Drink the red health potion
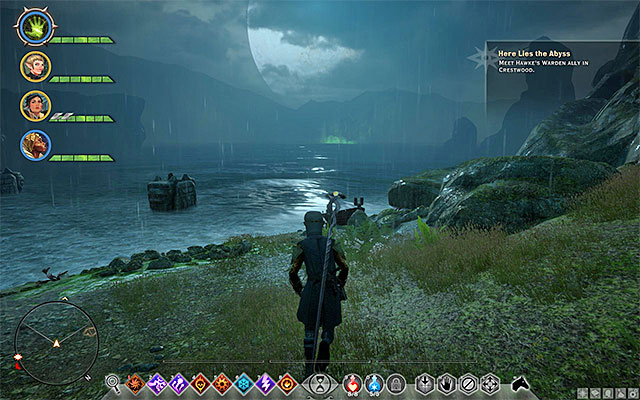Screen dimensions: 640x400 pyautogui.click(x=352, y=382)
